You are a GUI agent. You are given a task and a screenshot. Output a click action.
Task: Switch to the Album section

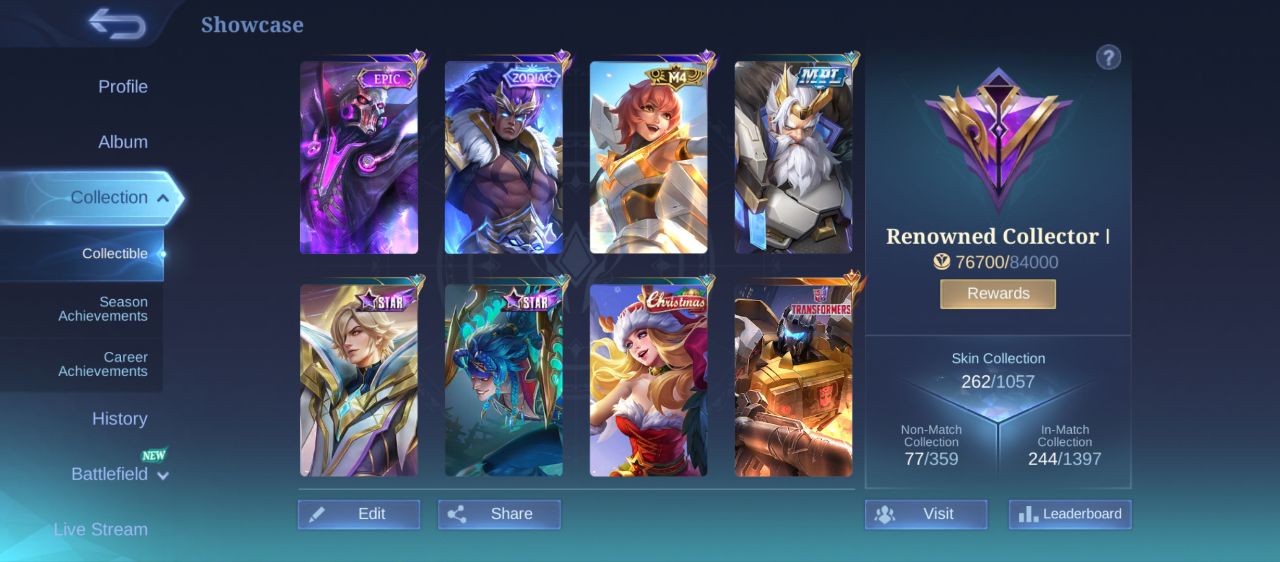pyautogui.click(x=122, y=142)
